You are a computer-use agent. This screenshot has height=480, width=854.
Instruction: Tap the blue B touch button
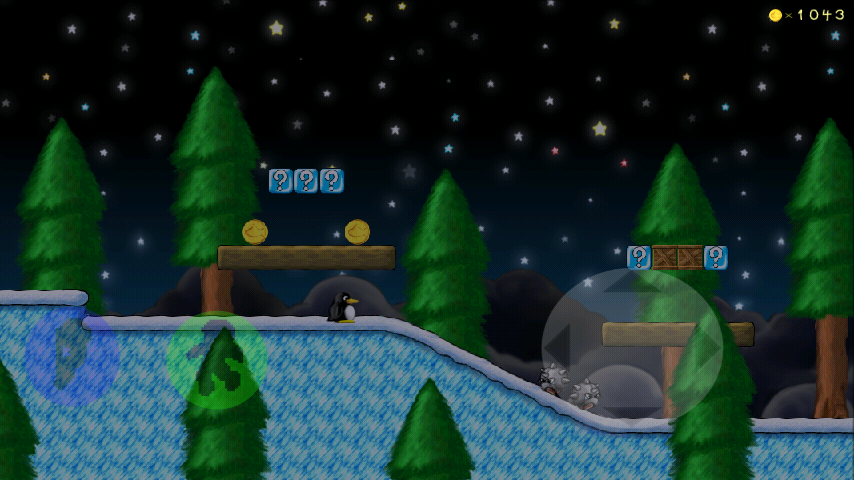click(72, 356)
